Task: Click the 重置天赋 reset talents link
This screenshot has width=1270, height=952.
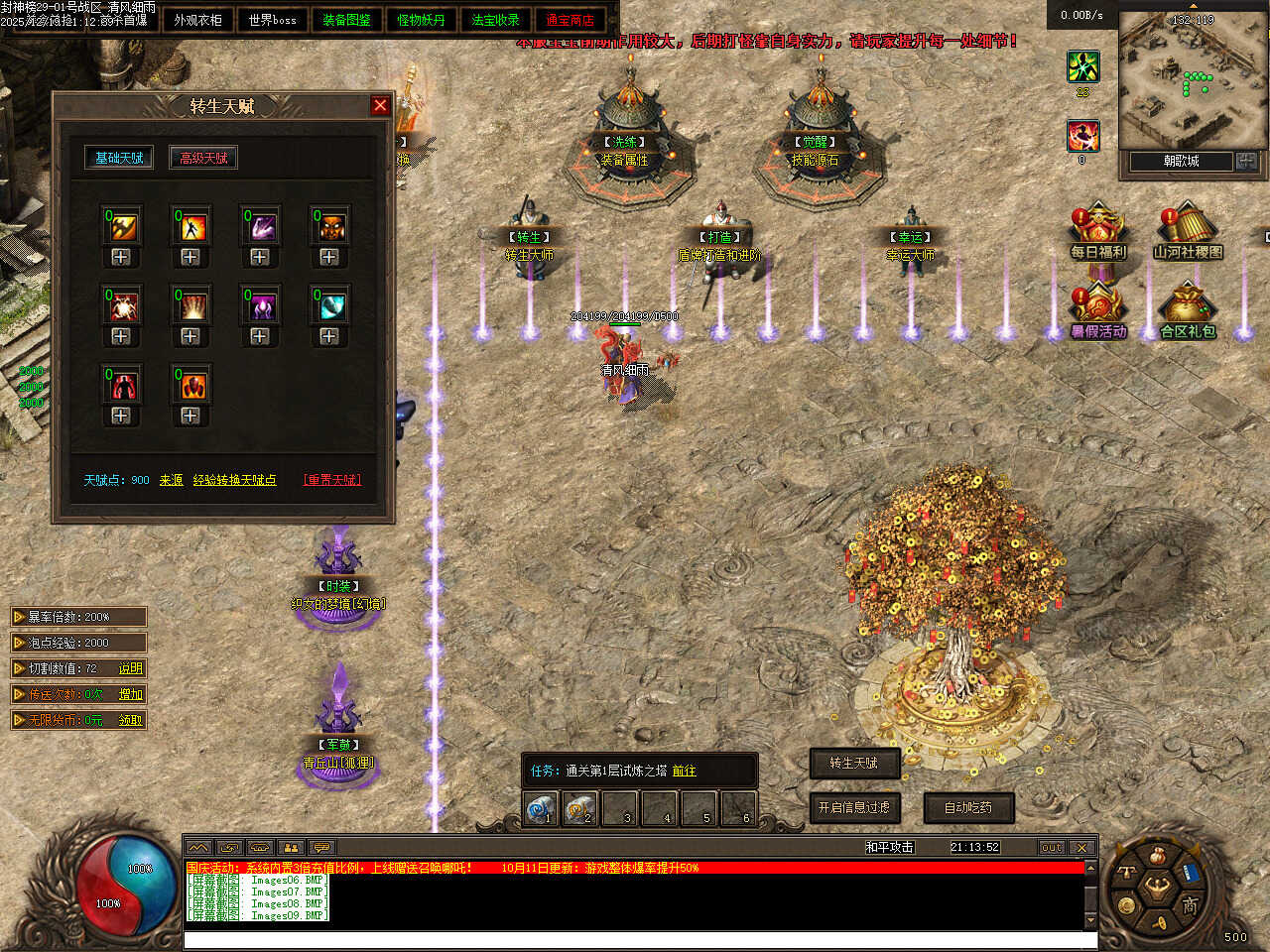Action: (x=332, y=480)
